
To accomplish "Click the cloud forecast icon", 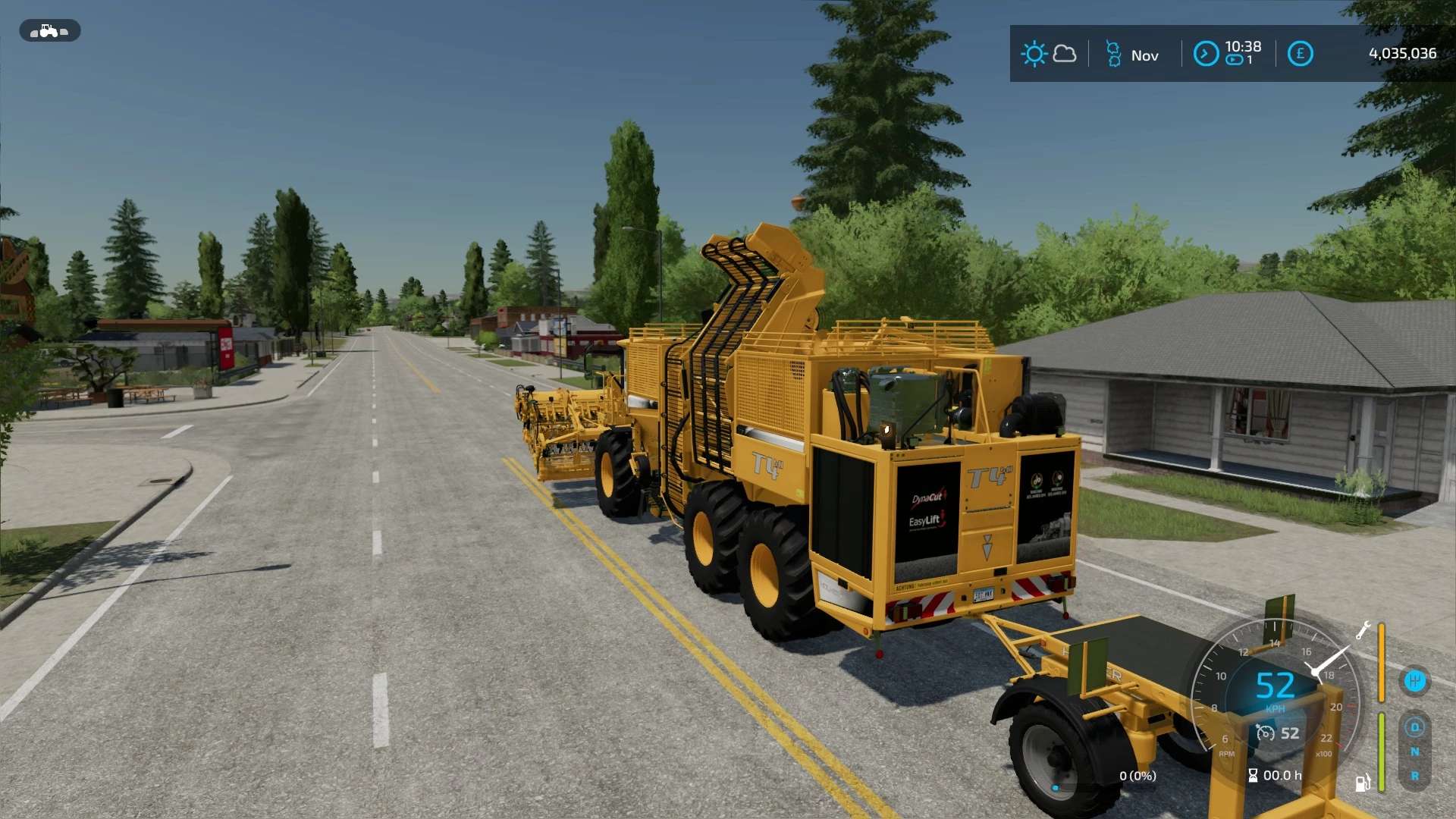I will click(x=1065, y=54).
